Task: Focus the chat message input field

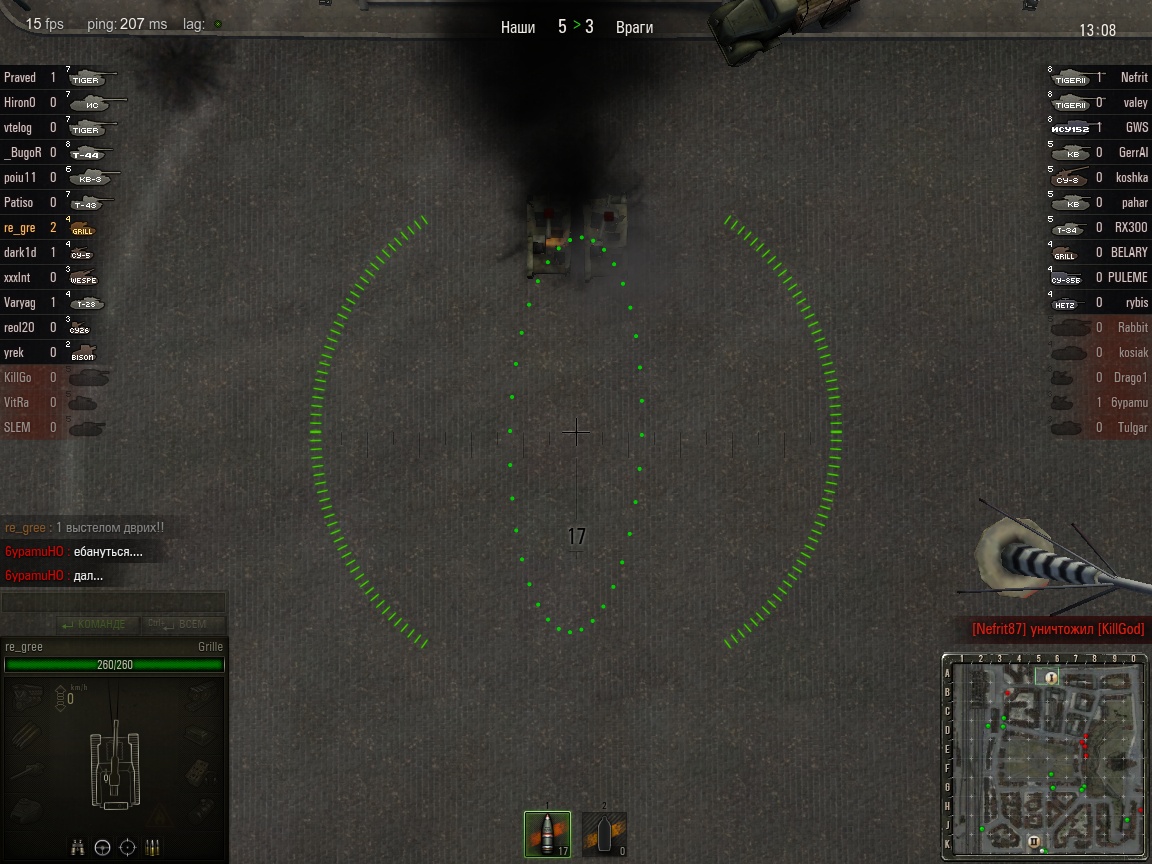Action: pos(113,603)
